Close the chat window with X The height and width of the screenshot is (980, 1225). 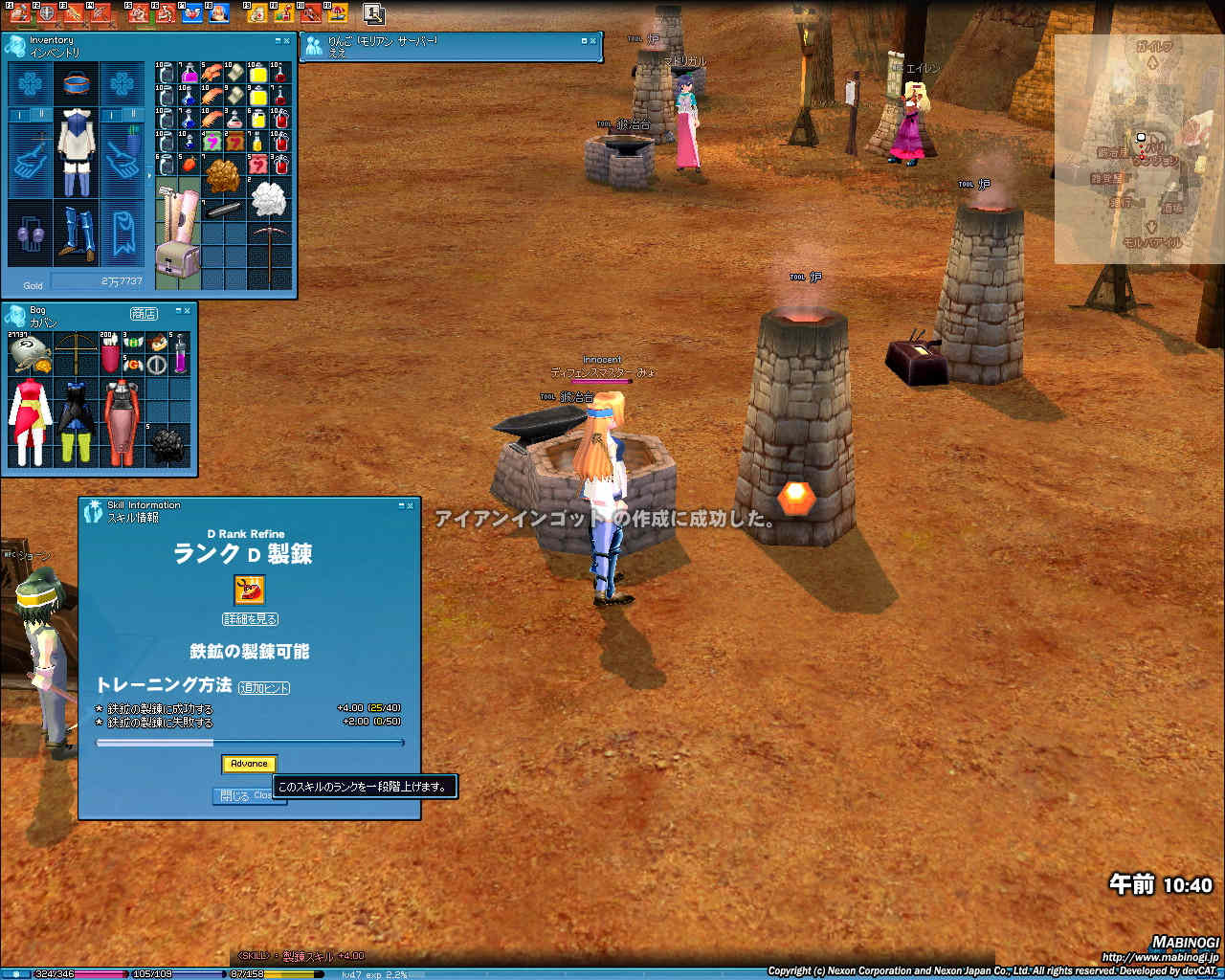pos(592,41)
